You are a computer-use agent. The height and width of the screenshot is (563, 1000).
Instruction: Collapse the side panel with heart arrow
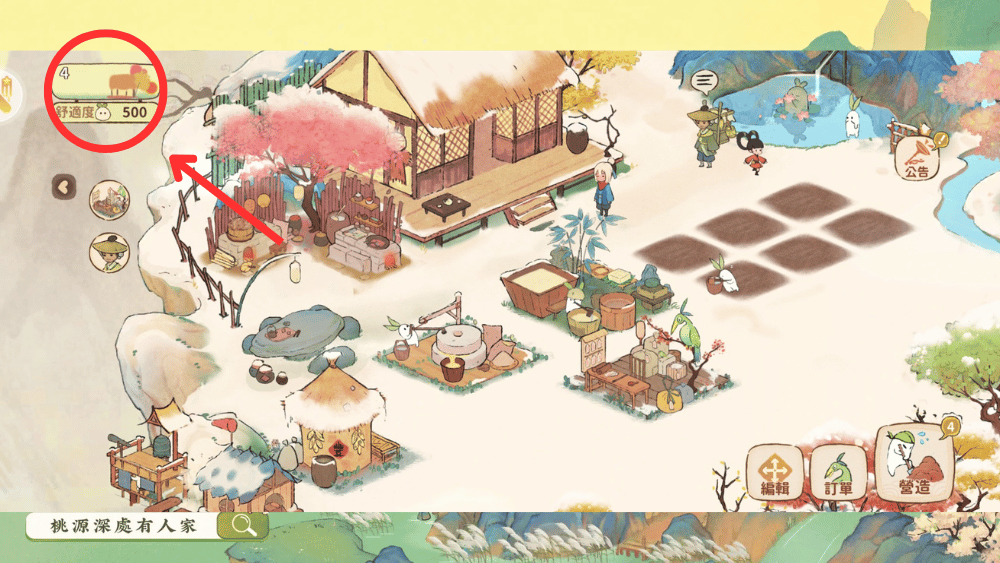pos(64,185)
